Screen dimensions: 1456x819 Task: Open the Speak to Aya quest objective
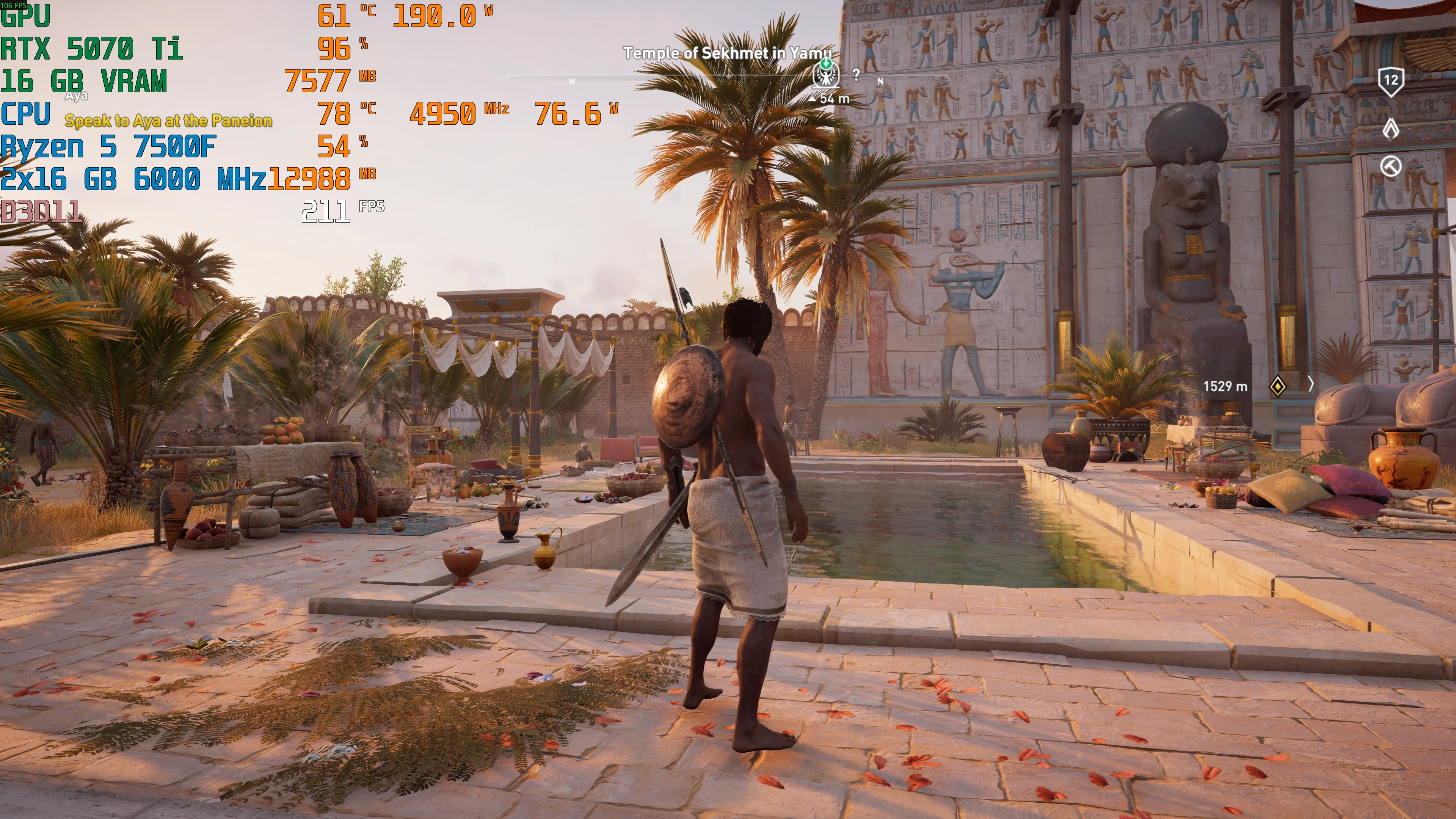pos(168,121)
